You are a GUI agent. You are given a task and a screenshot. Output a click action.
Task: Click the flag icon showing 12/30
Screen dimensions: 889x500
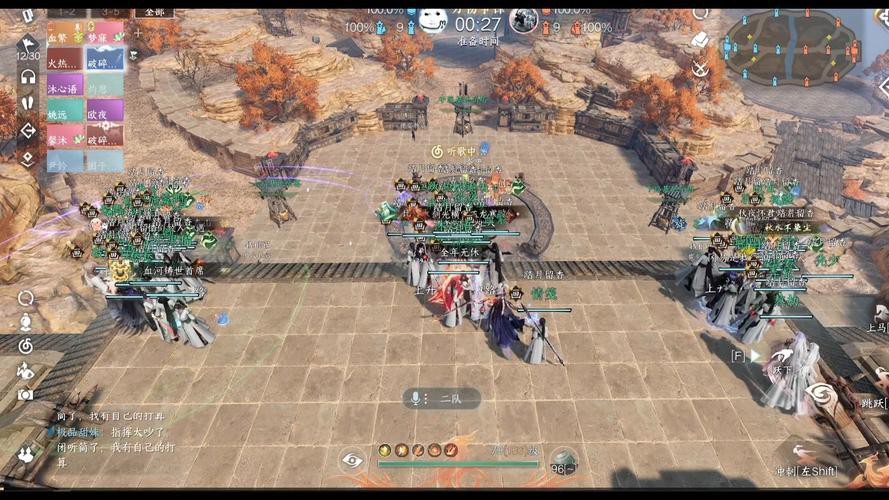point(28,45)
